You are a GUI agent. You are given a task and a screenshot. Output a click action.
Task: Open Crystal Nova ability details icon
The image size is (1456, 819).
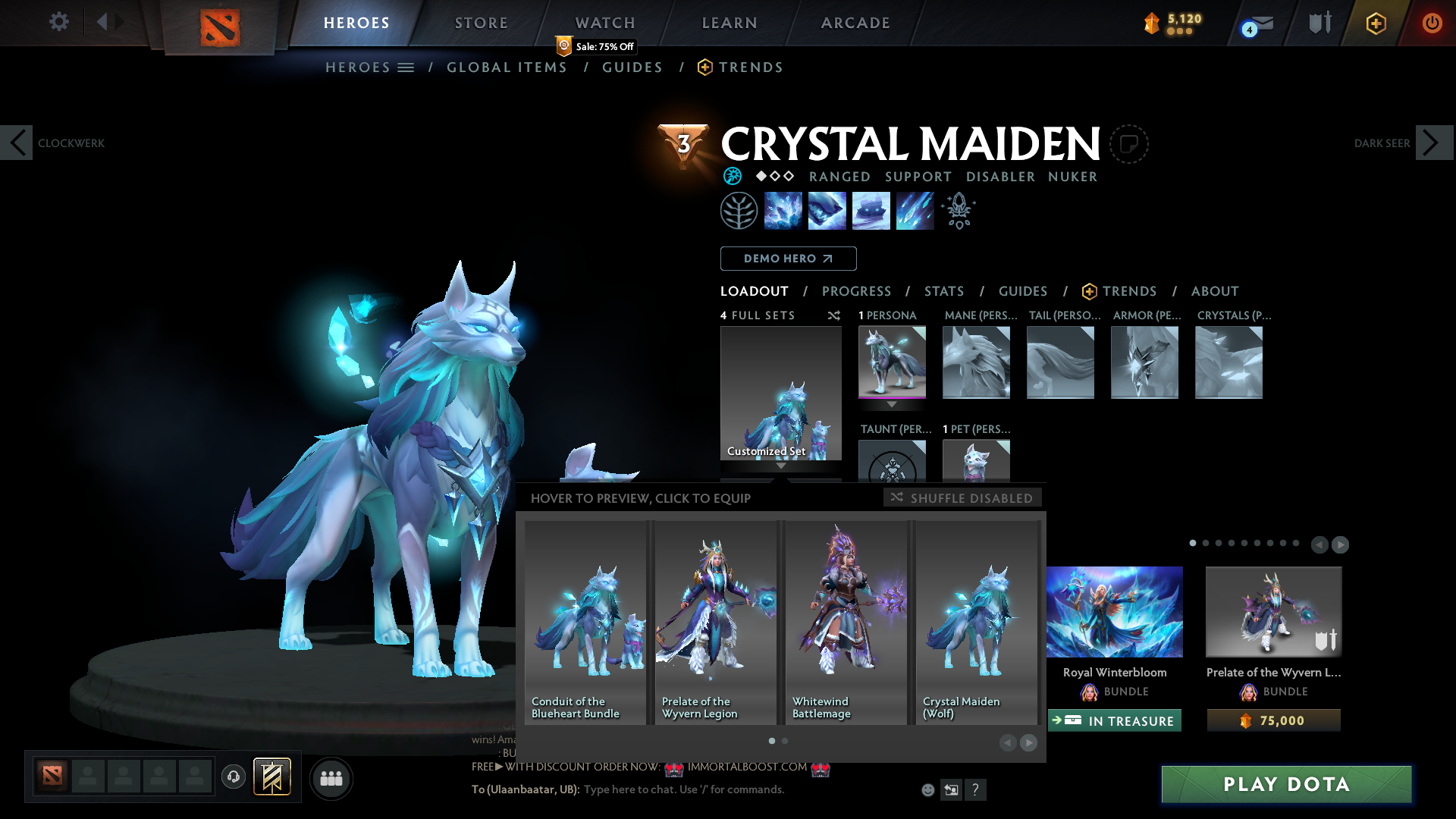click(783, 211)
